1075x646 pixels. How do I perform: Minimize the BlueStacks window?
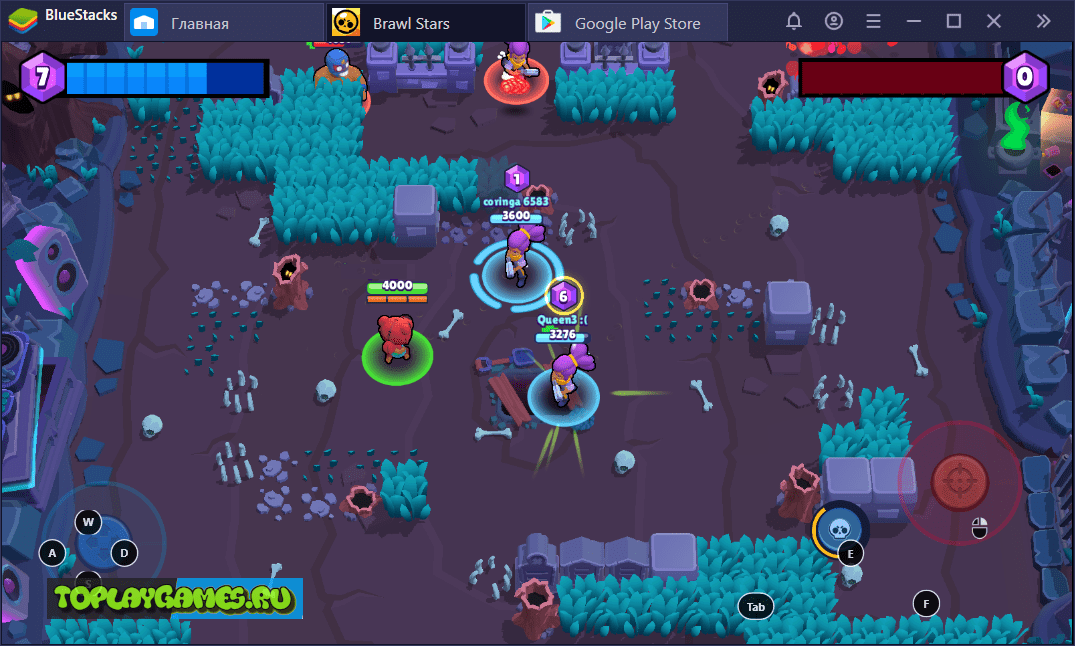tap(914, 21)
